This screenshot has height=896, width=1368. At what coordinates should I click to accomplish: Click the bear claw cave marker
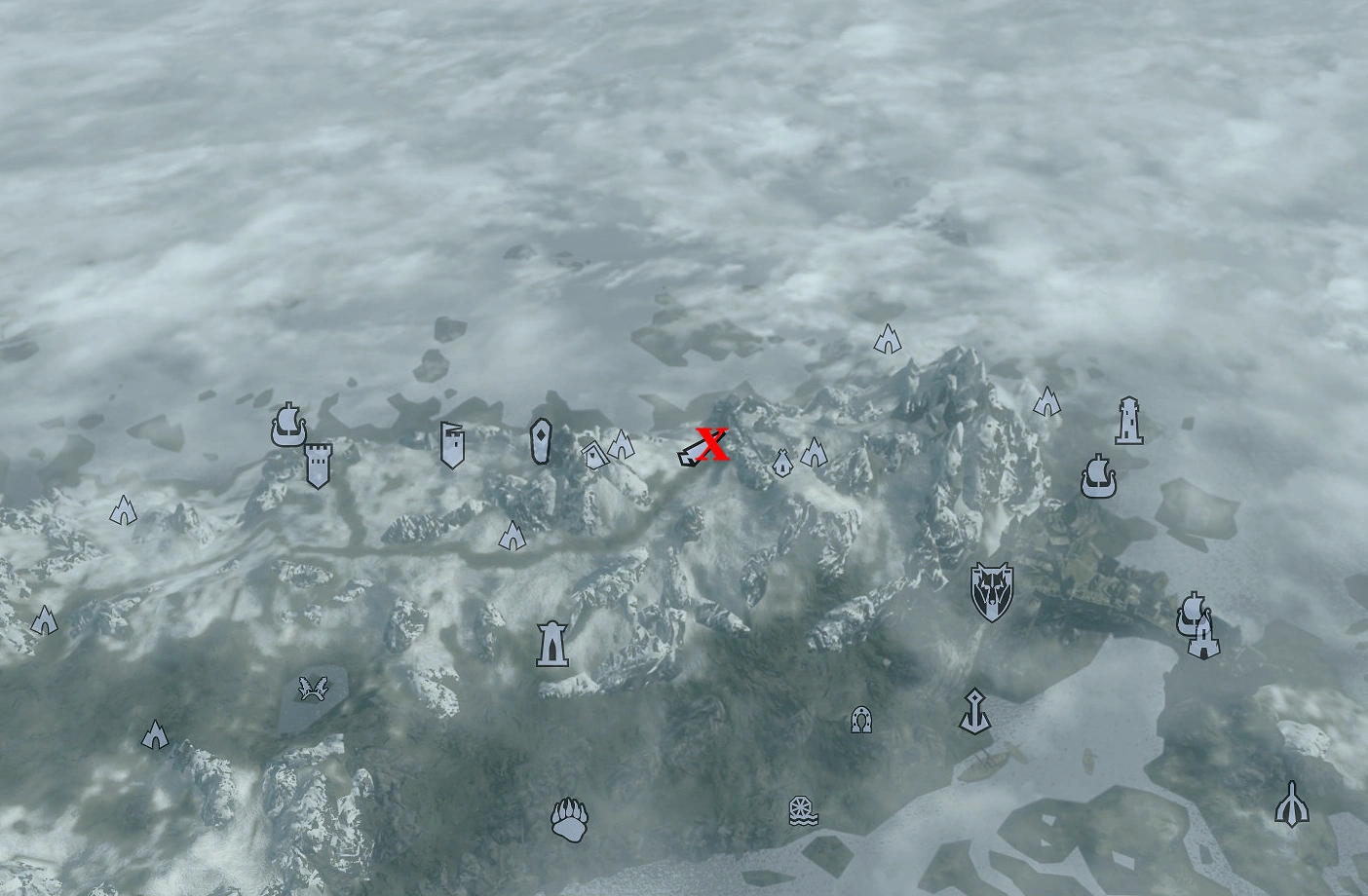click(x=569, y=820)
